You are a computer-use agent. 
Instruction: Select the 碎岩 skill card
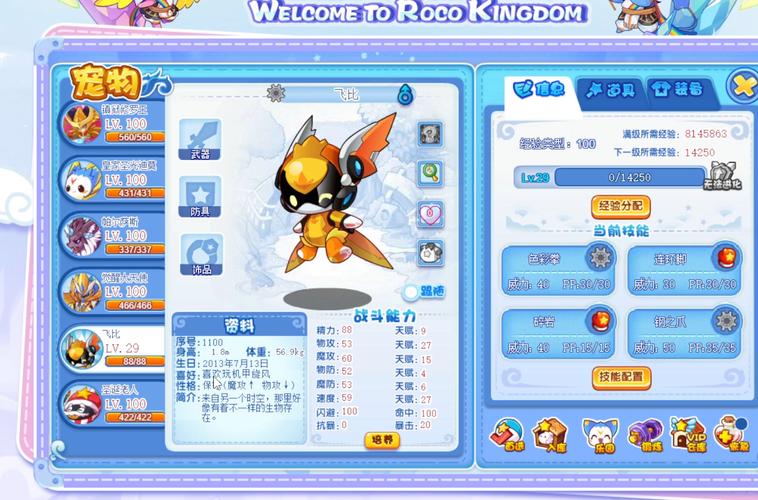[x=556, y=334]
